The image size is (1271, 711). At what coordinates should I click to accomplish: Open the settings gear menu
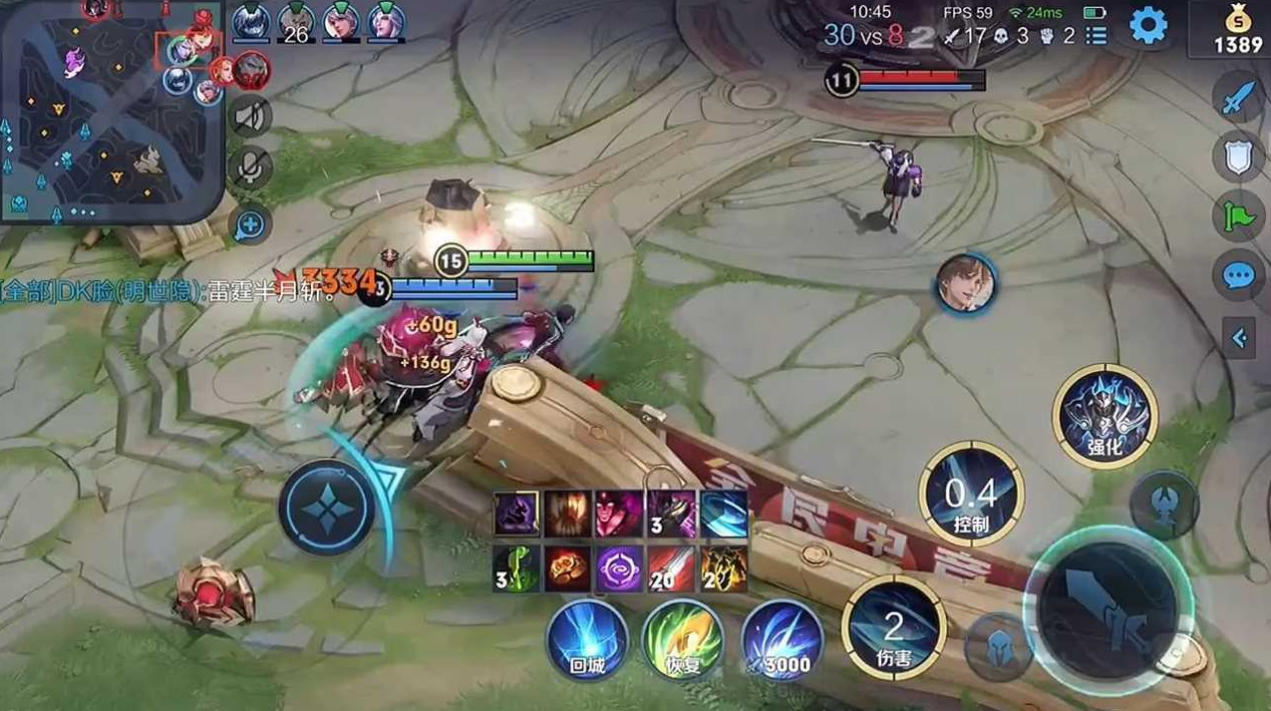(1148, 27)
